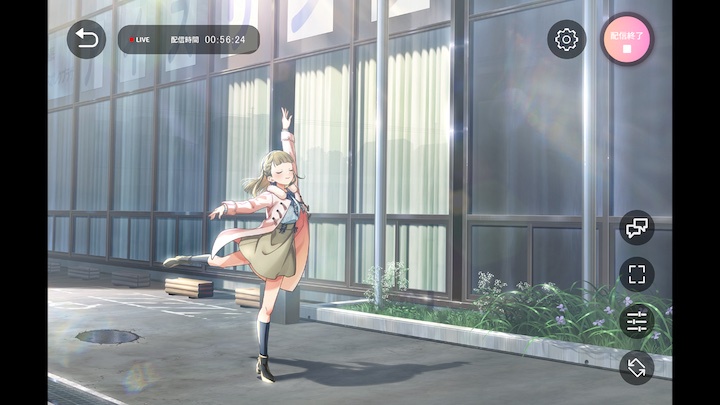Open the adjustment sliders icon
Screen dimensions: 720x405
(636, 321)
